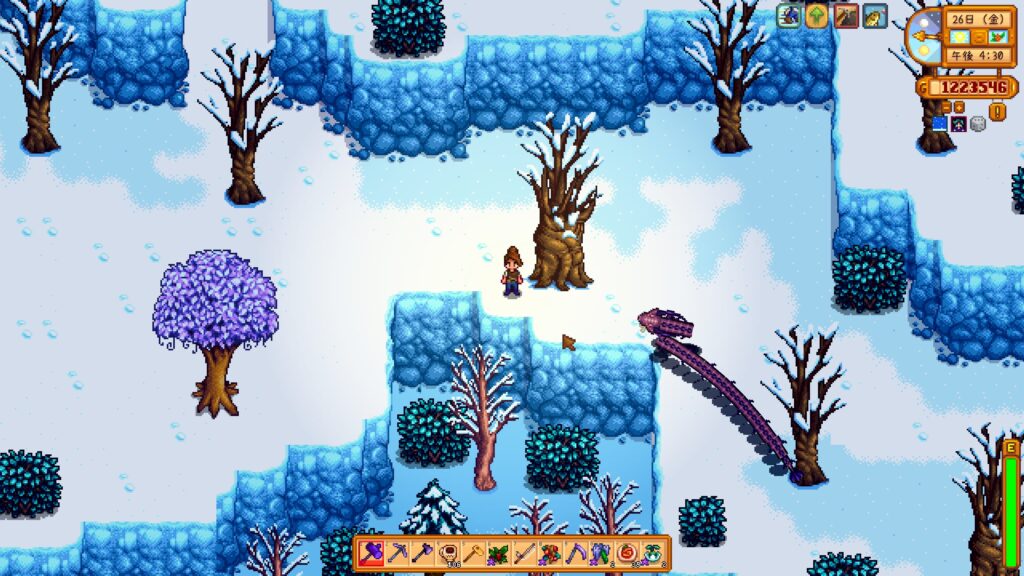Check the fish buff icon
This screenshot has width=1024, height=576.
pyautogui.click(x=875, y=16)
